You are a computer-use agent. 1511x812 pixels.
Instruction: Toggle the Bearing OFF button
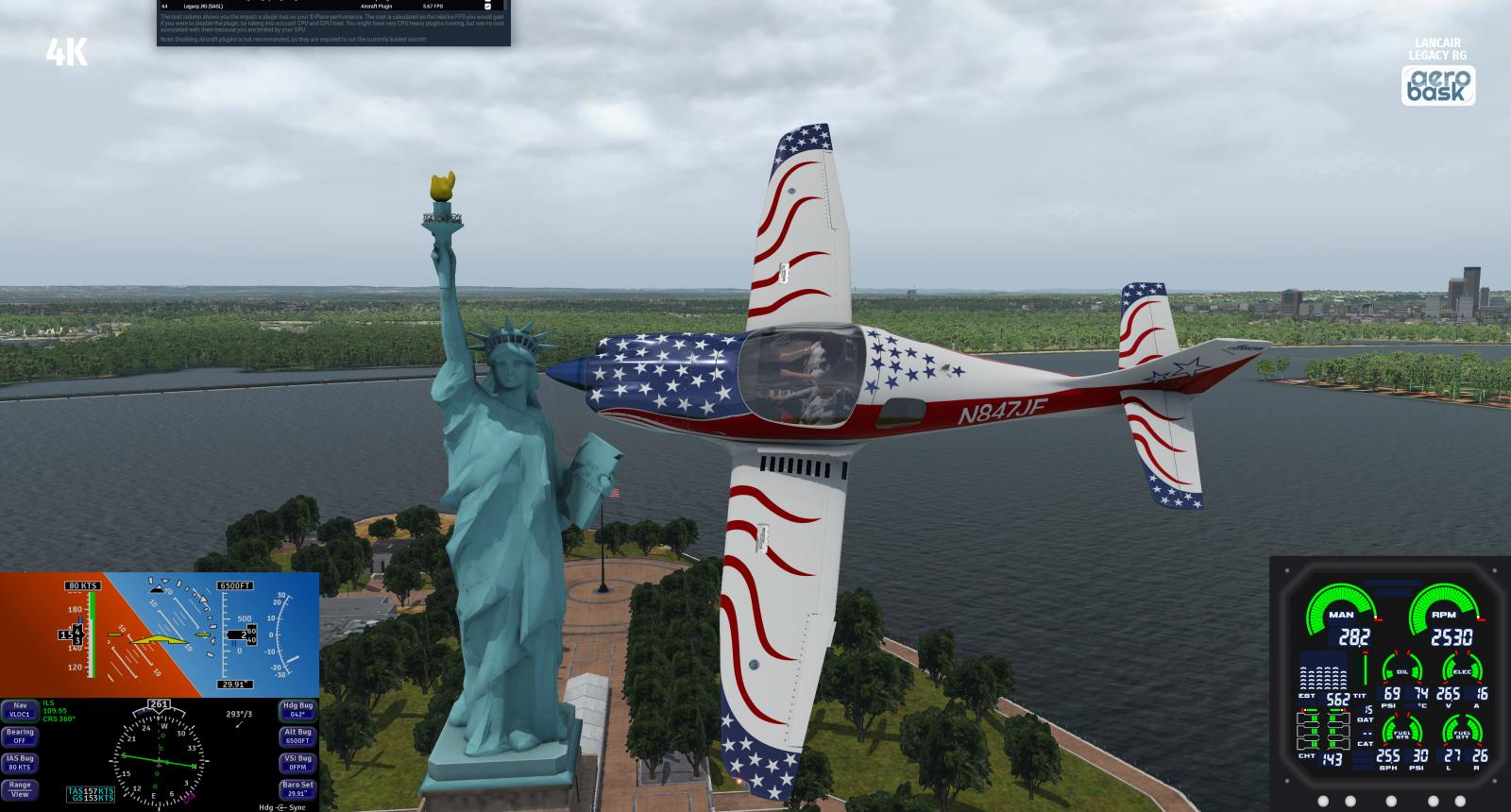pyautogui.click(x=20, y=736)
